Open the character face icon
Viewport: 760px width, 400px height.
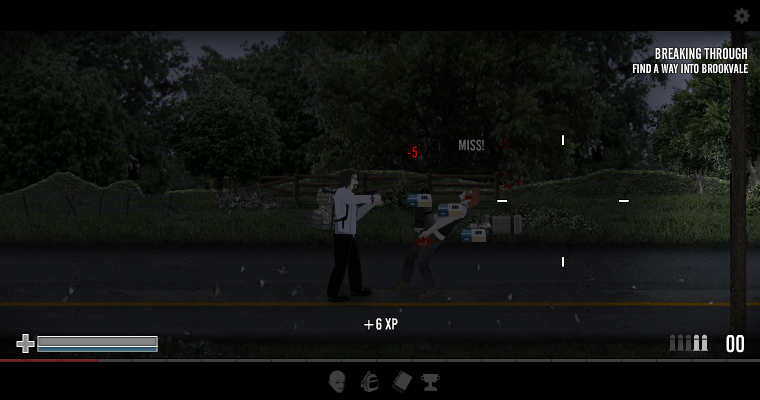338,381
